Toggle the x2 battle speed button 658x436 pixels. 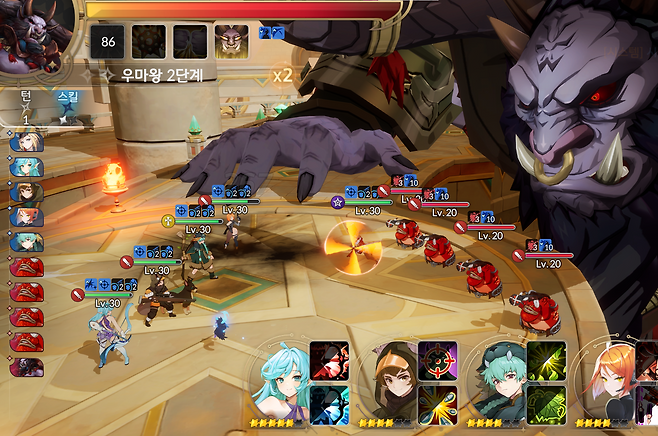(x=282, y=76)
